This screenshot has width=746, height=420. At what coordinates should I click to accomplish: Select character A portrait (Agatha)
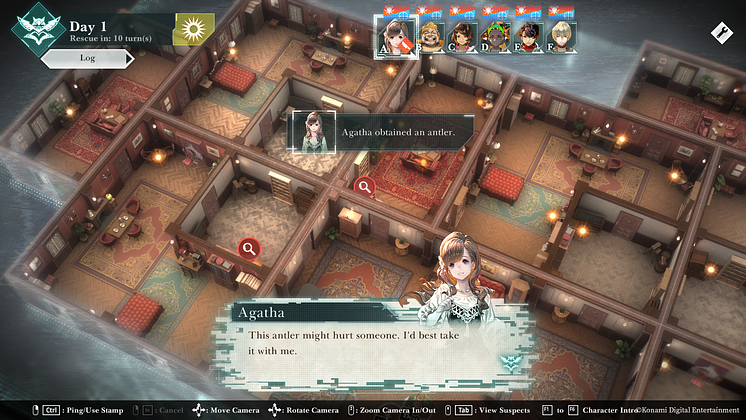[397, 36]
